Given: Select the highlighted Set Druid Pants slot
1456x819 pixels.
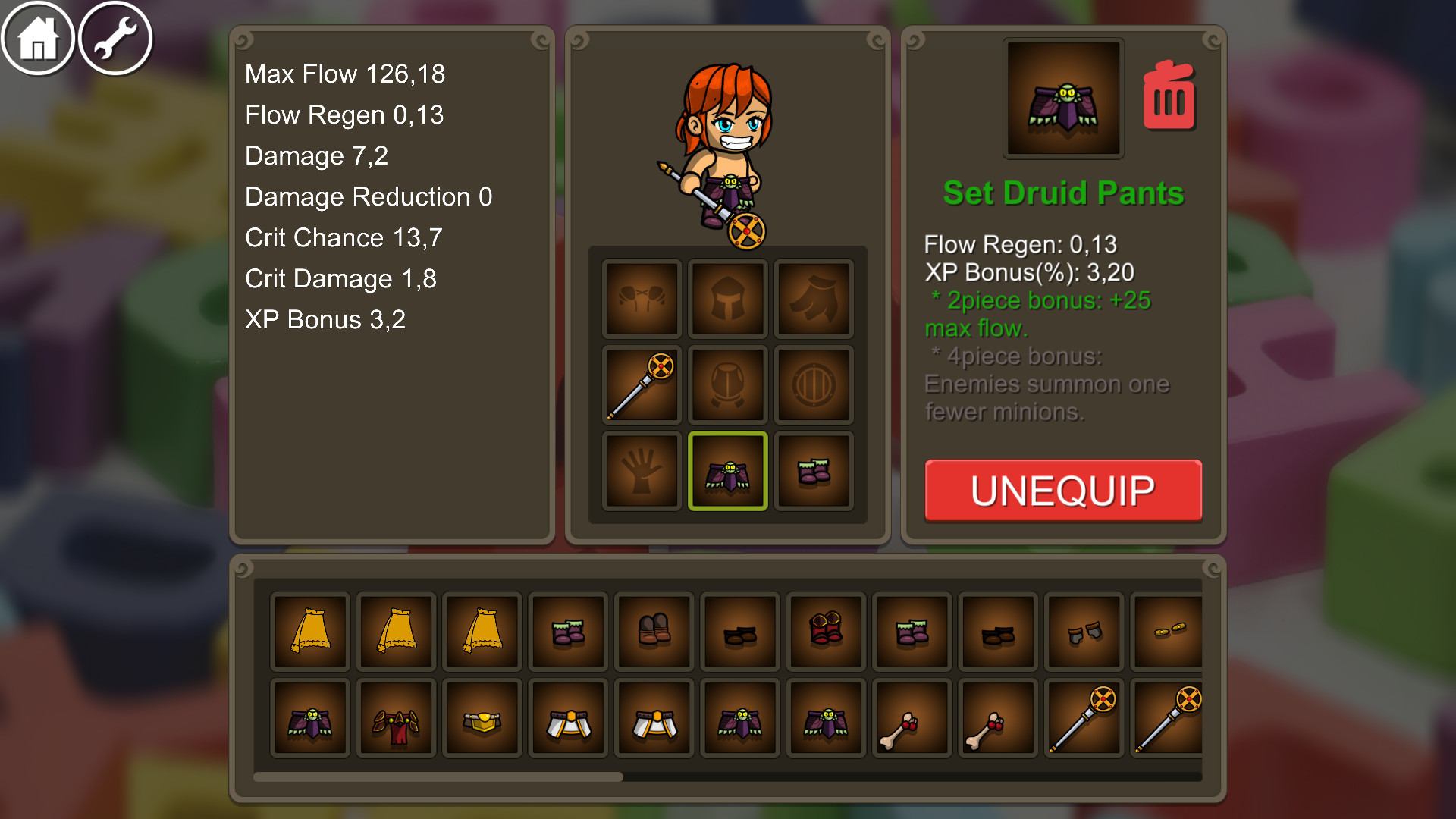Looking at the screenshot, I should (727, 470).
